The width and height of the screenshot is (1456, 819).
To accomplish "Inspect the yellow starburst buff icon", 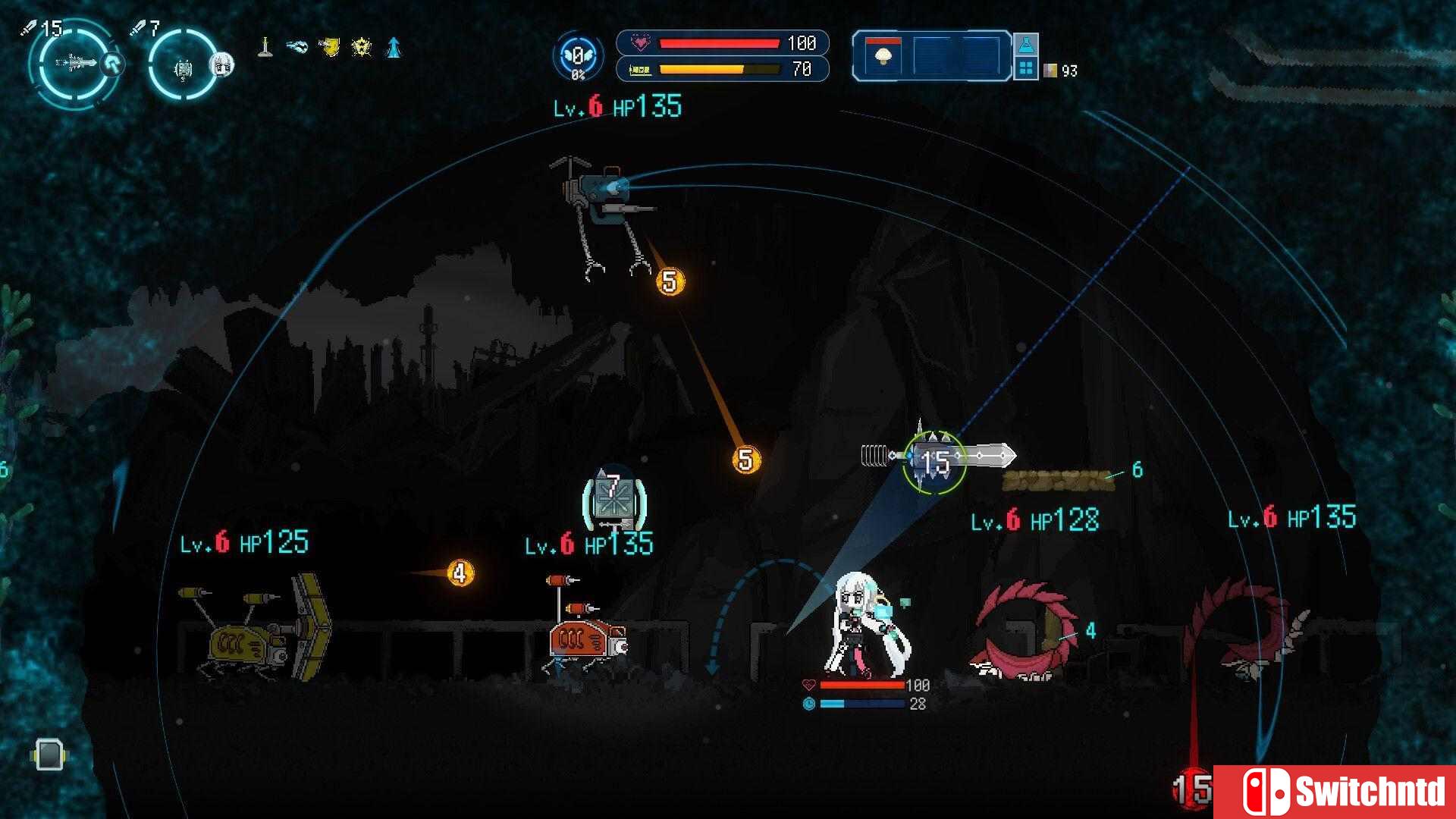I will point(362,48).
